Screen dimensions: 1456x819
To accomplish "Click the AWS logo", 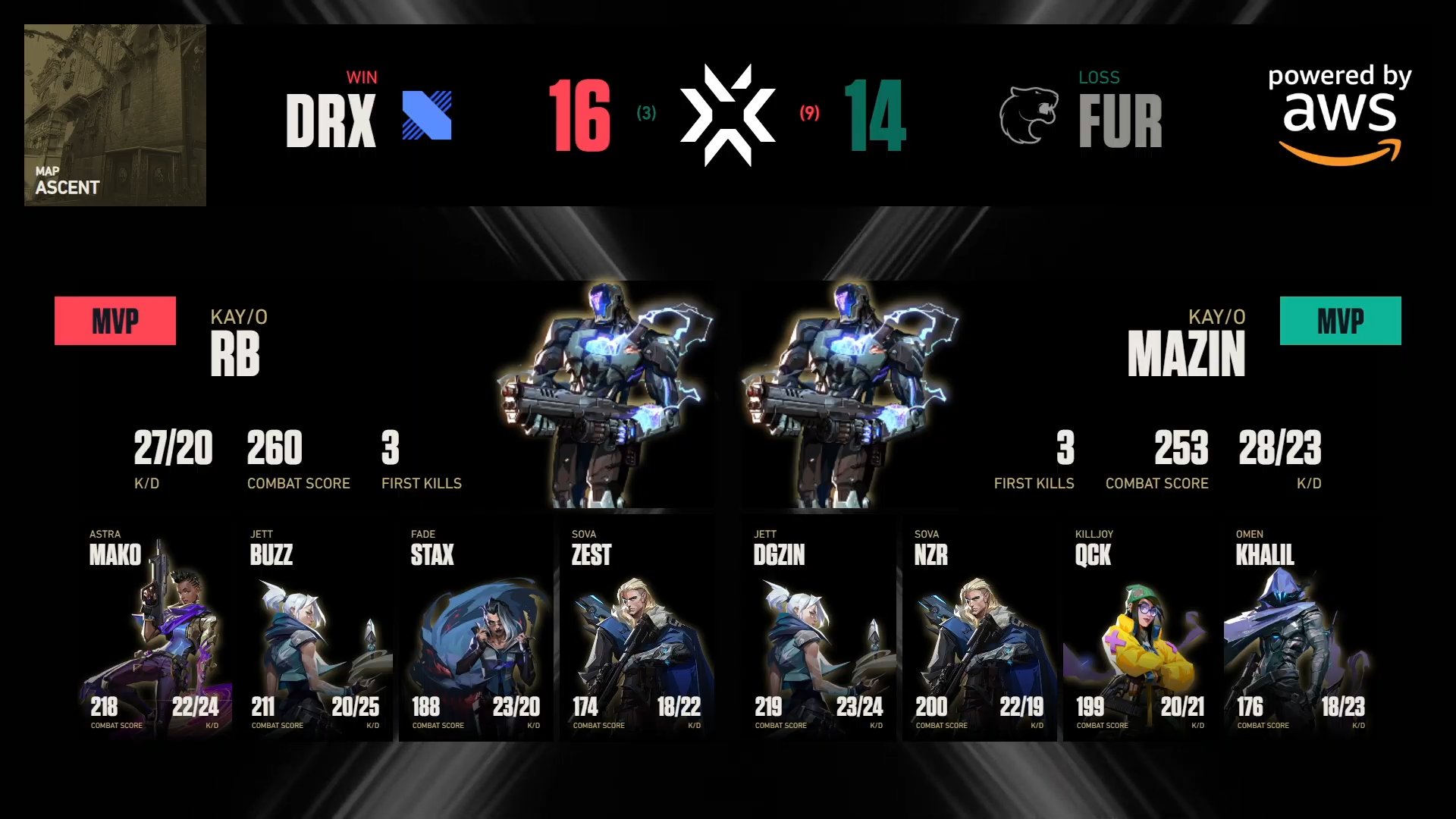I will coord(1341,114).
